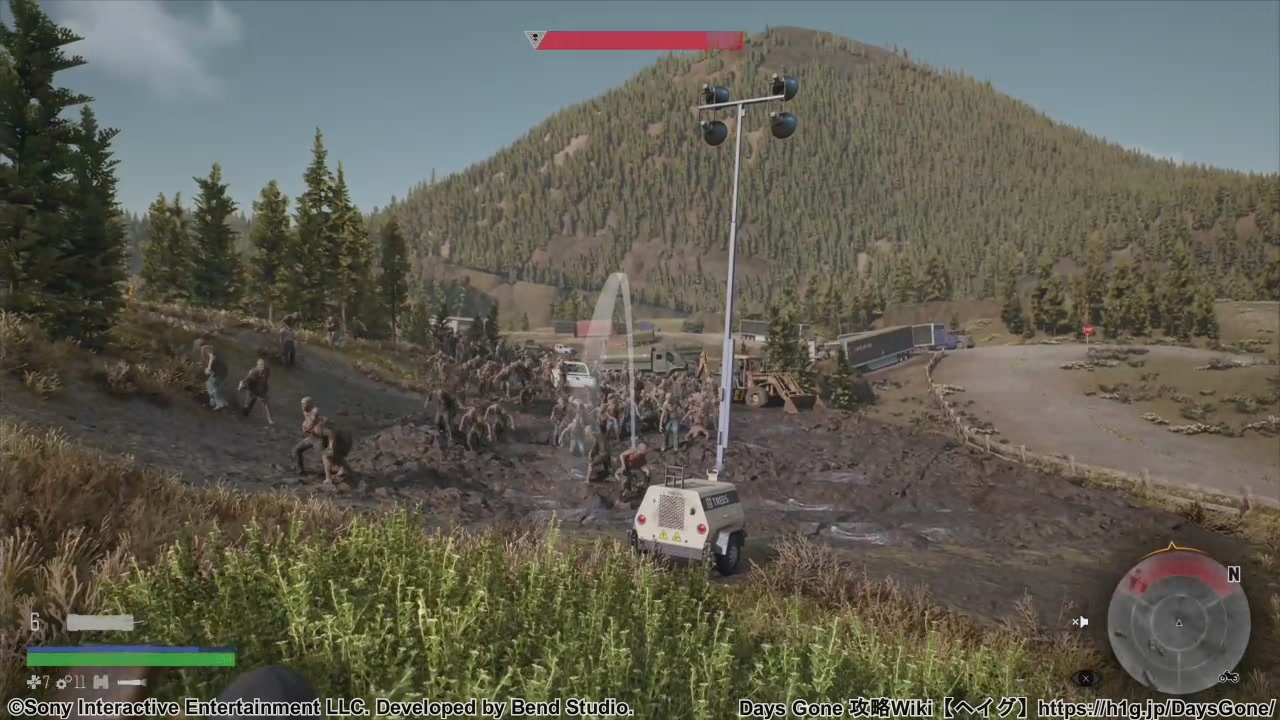Click the suppressor icon in the bottom HUD

point(131,682)
